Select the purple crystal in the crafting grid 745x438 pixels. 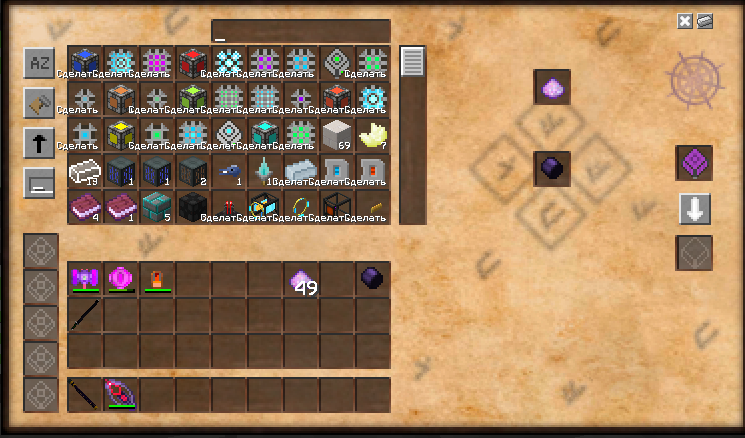point(552,89)
